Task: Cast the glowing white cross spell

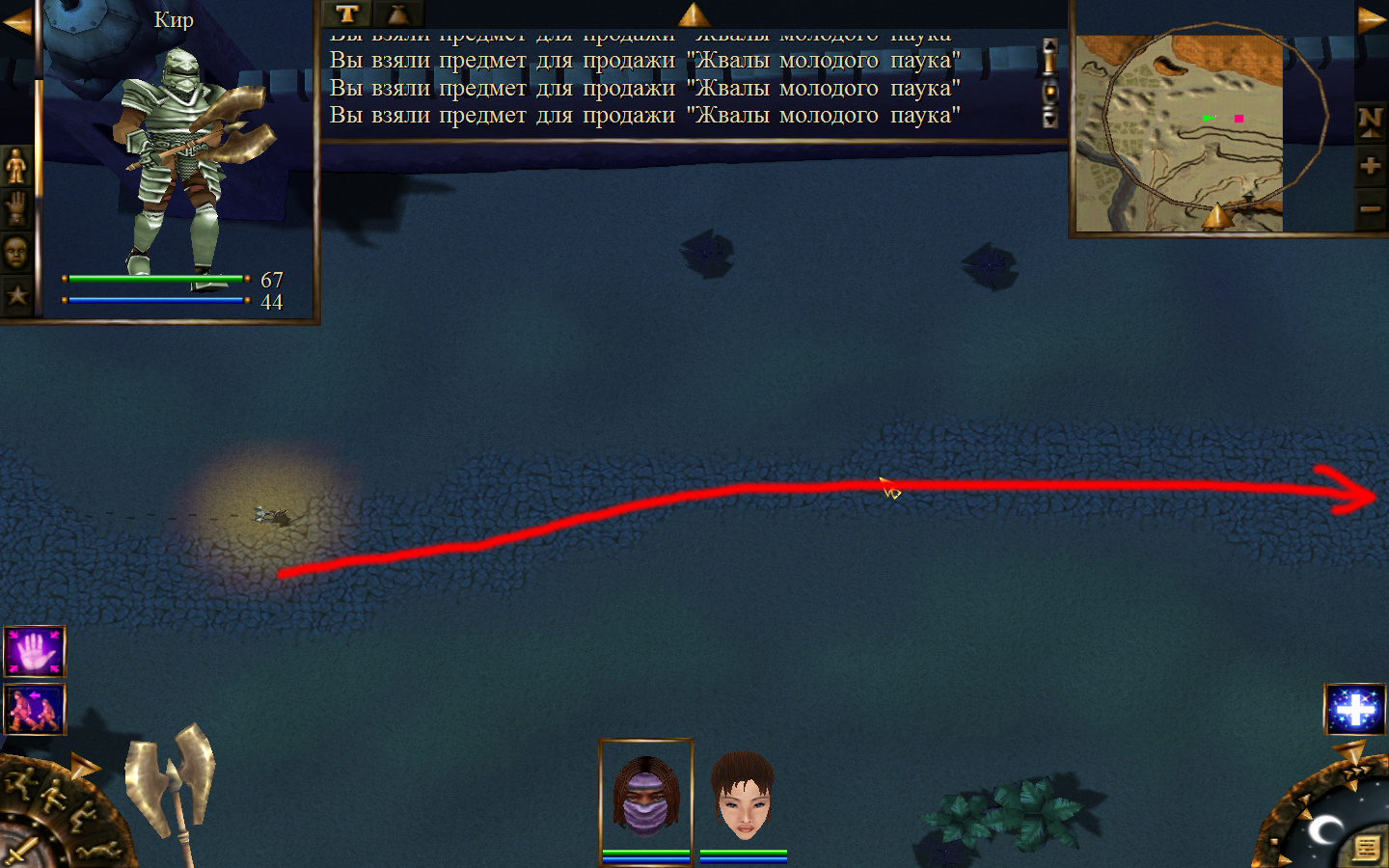Action: point(1355,710)
